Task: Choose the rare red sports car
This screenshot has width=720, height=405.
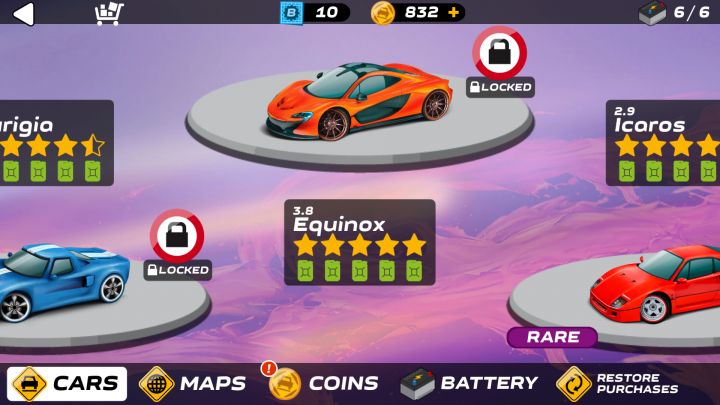Action: 654,286
